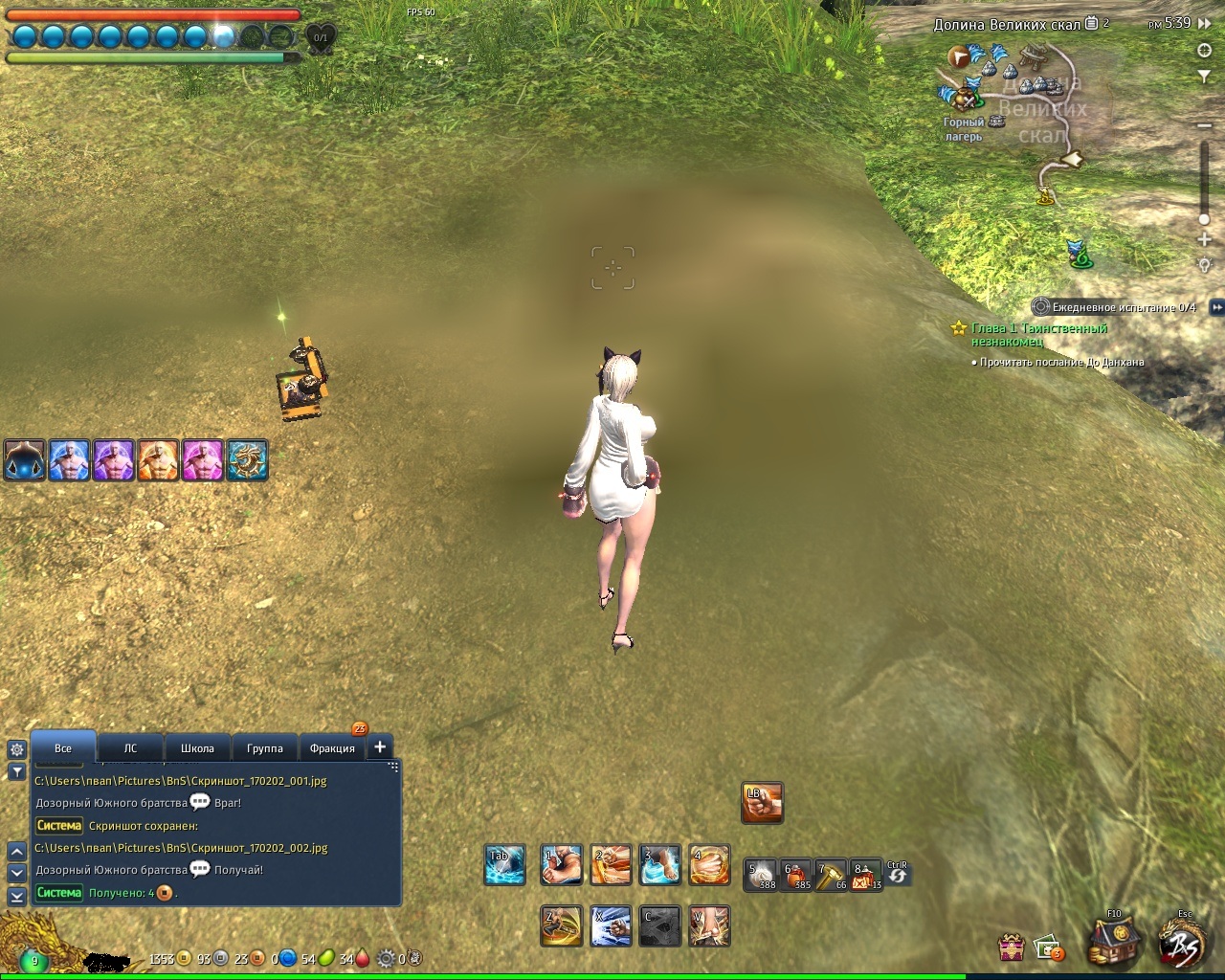Zoom out the minimap with minus button
Image resolution: width=1225 pixels, height=980 pixels.
[1205, 125]
